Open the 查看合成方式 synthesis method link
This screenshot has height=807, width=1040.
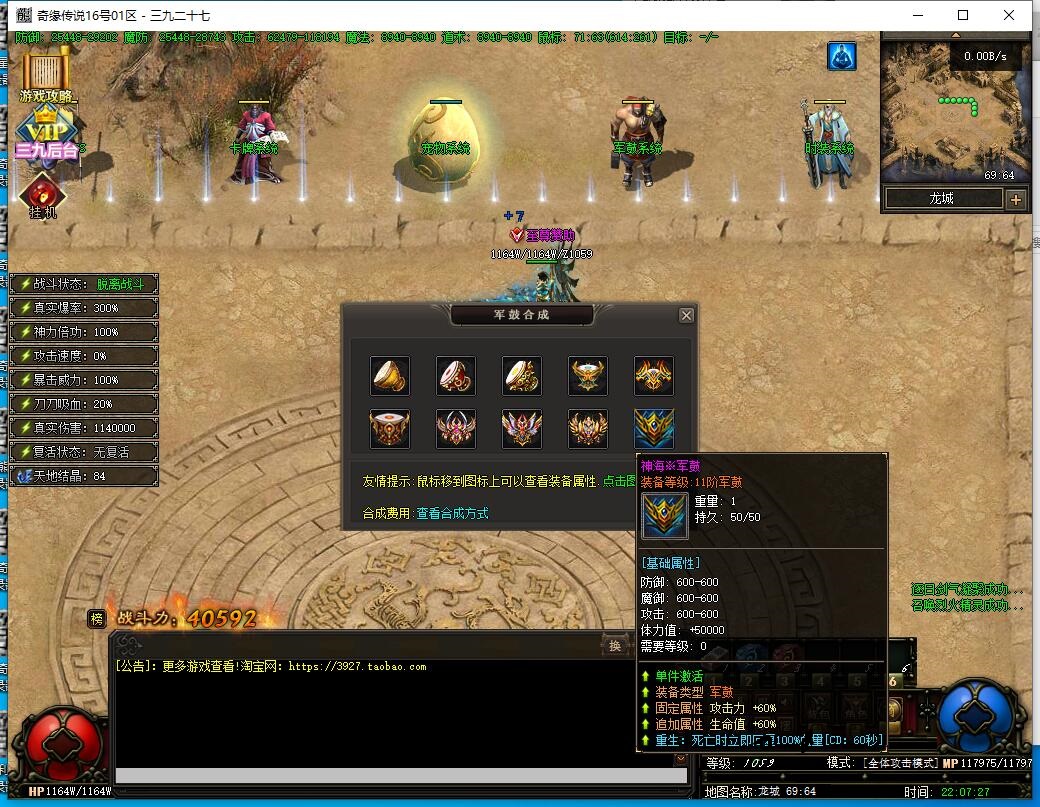coord(452,513)
